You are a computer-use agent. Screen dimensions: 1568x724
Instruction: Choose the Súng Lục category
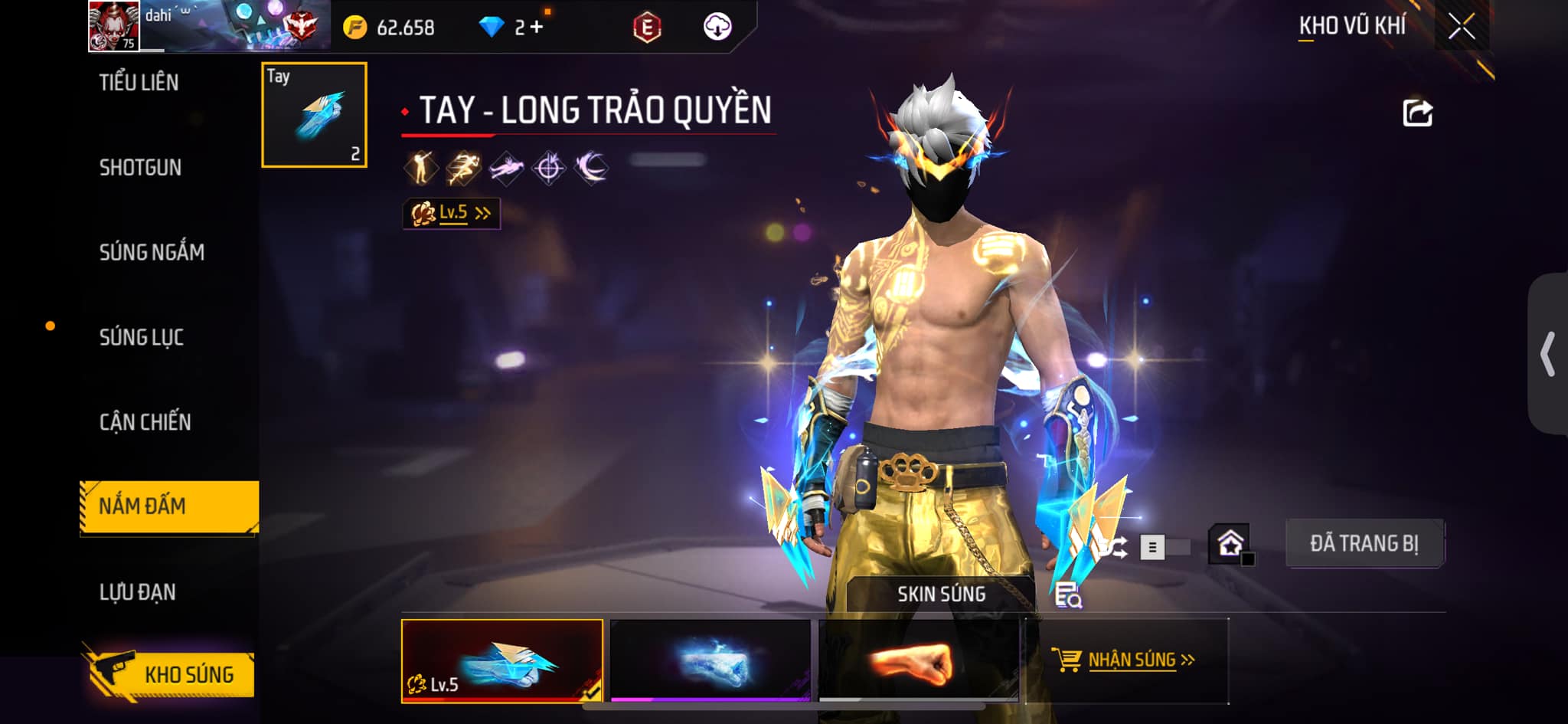[x=142, y=337]
